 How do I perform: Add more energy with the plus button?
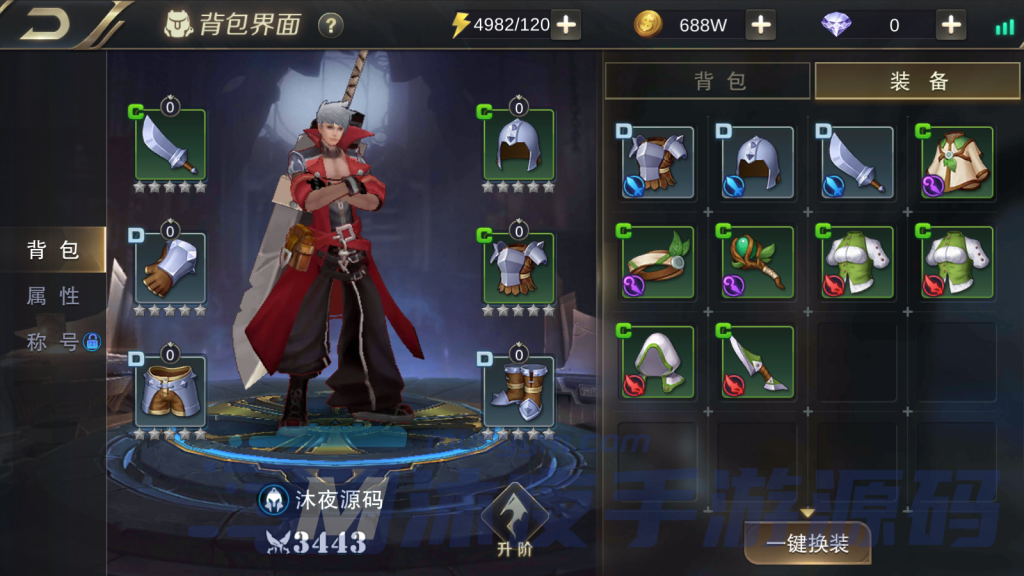click(566, 25)
